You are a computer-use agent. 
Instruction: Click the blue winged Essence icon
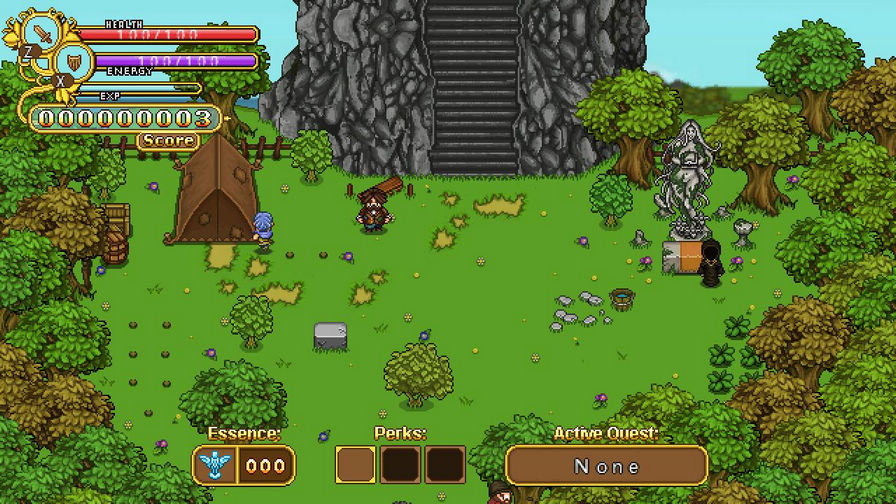point(215,466)
